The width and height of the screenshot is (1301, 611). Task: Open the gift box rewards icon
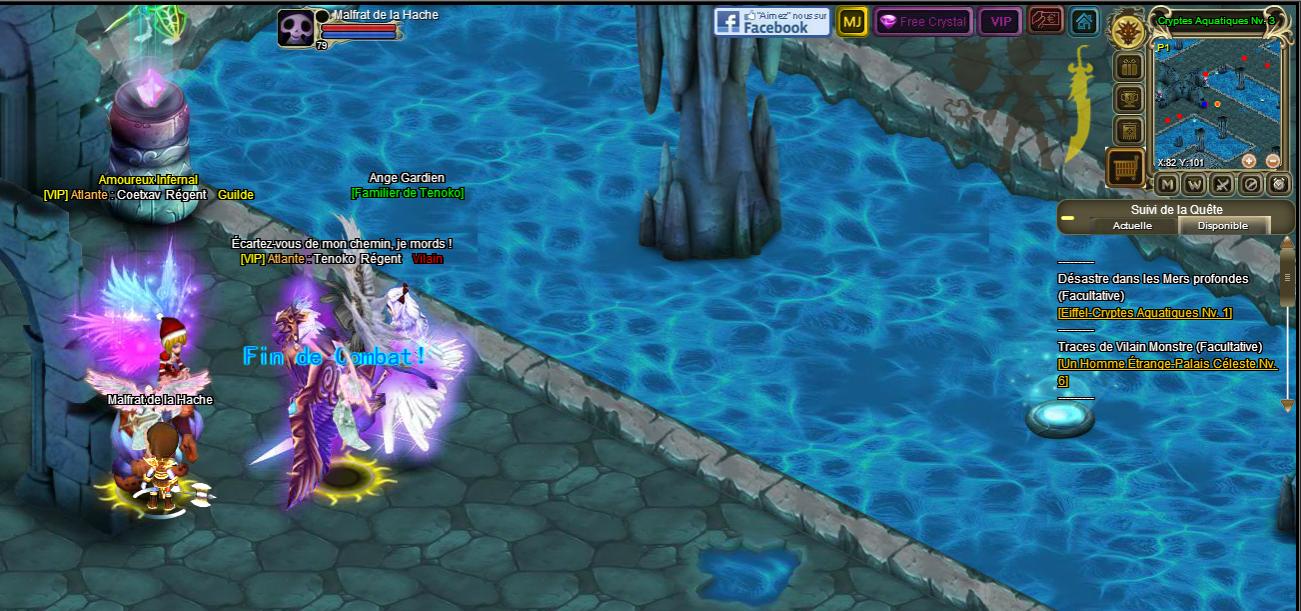tap(1129, 68)
